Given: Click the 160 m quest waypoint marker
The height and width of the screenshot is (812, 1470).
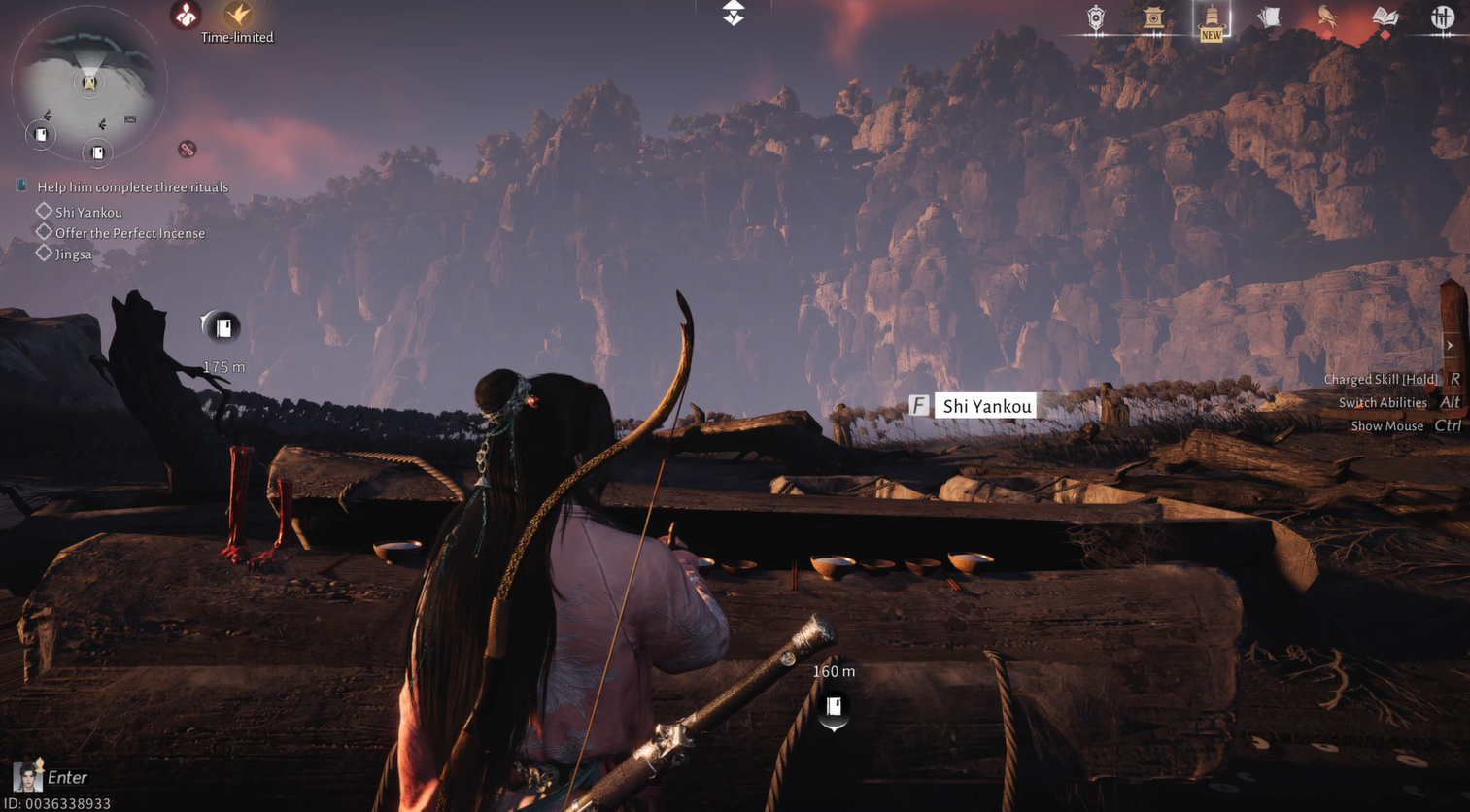Looking at the screenshot, I should click(x=834, y=707).
